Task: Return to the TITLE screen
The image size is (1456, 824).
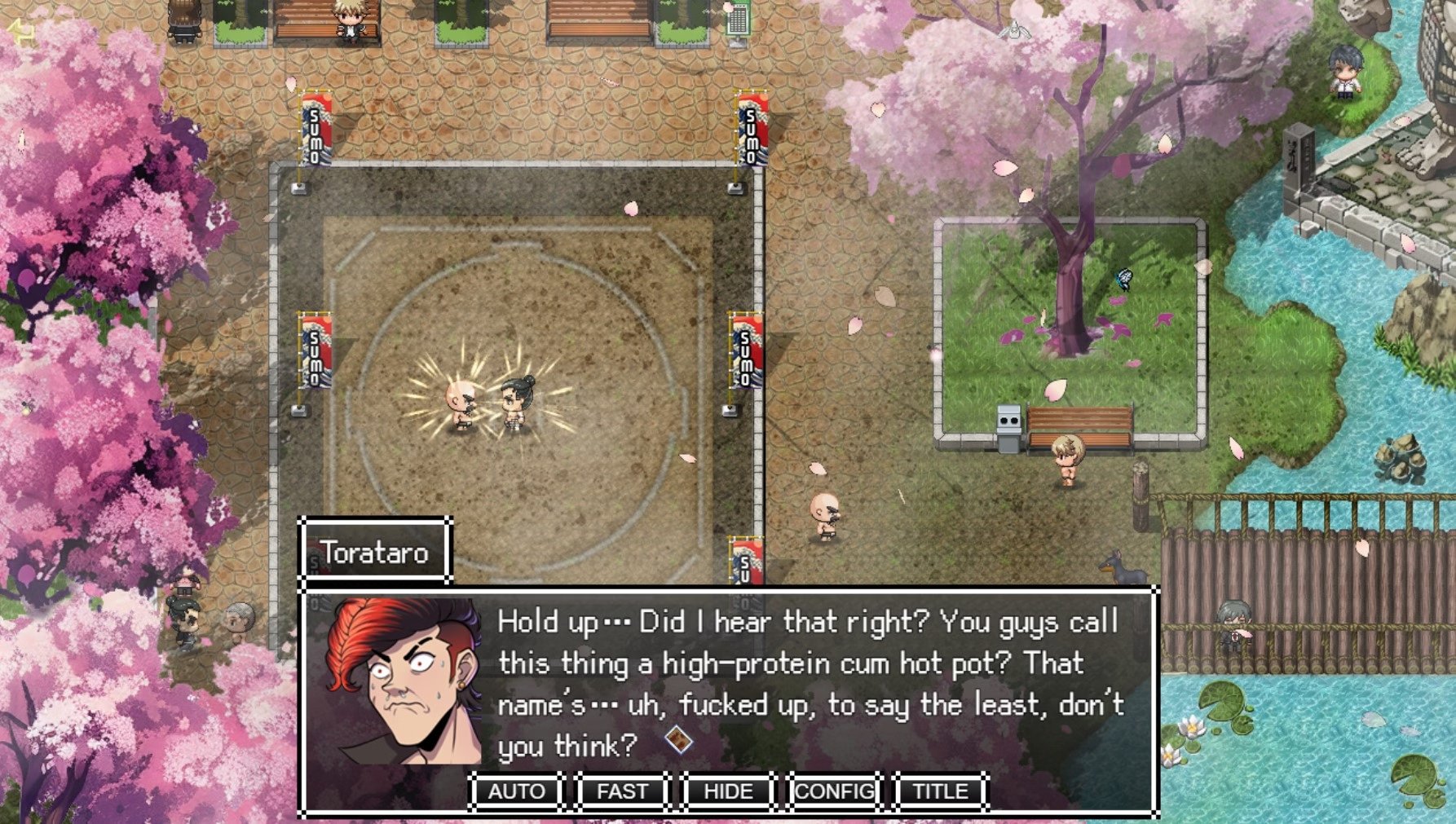Action: [x=940, y=791]
